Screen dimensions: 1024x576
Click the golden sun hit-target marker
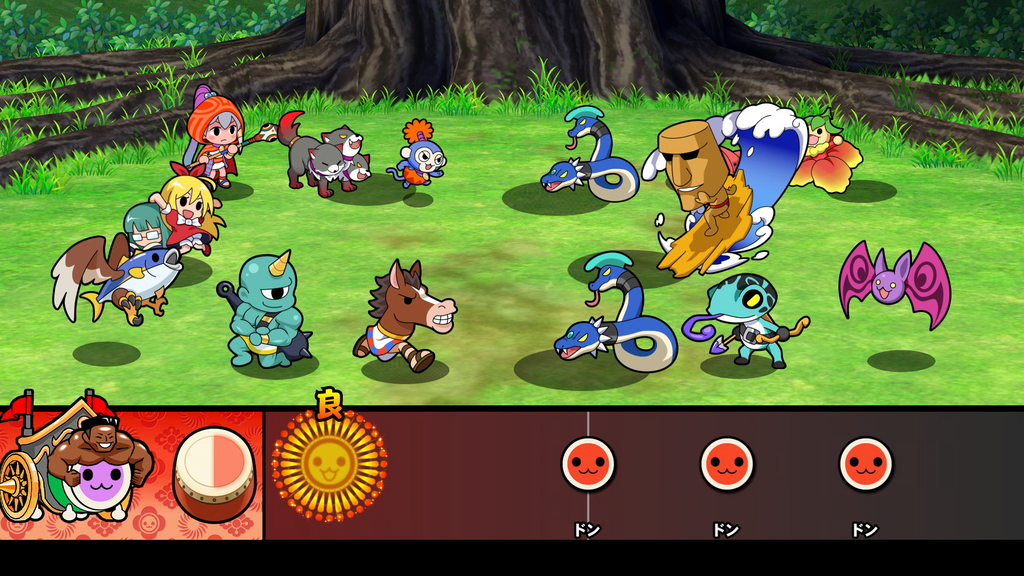click(329, 463)
